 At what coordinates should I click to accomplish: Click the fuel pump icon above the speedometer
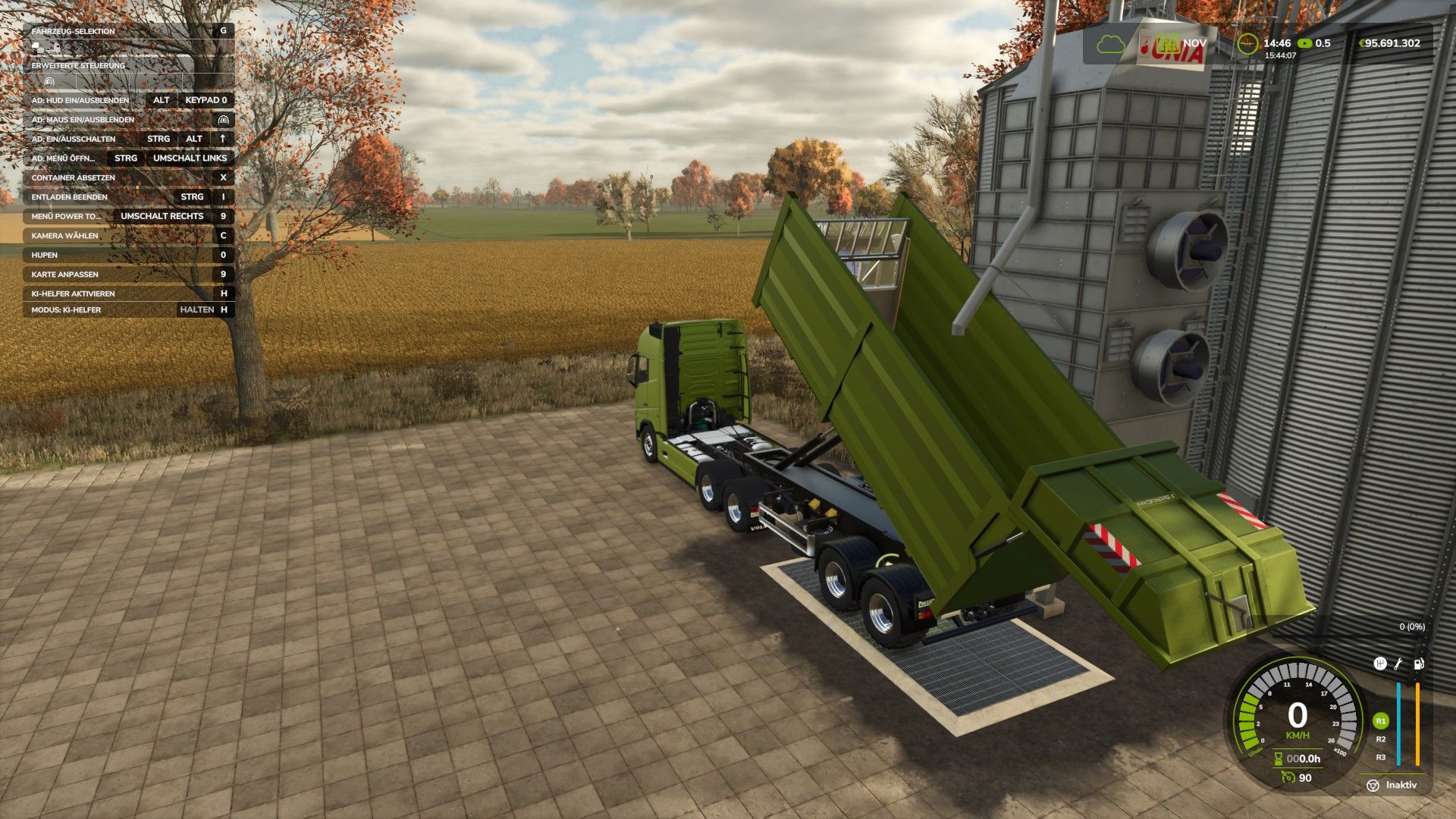1419,664
